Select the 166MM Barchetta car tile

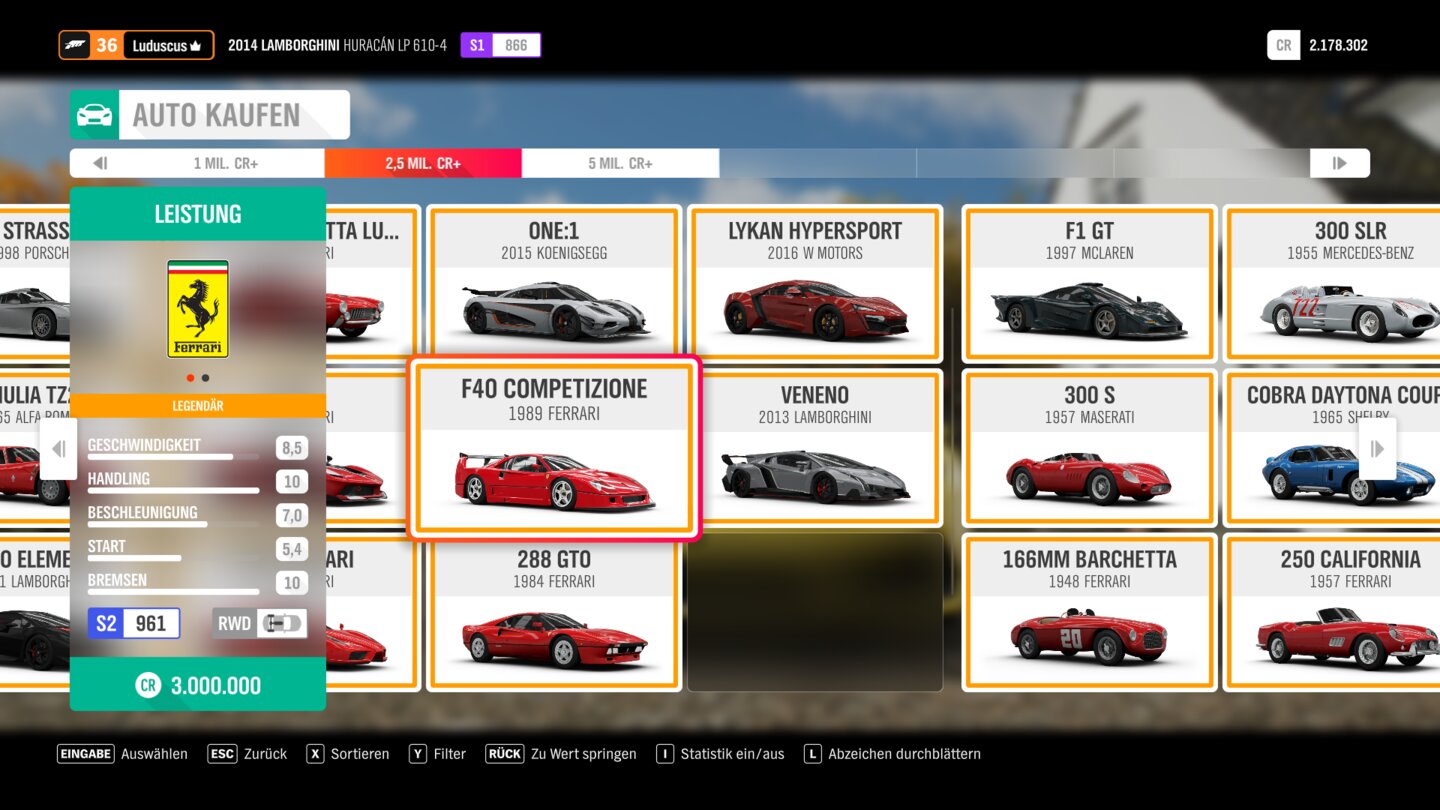point(1089,612)
